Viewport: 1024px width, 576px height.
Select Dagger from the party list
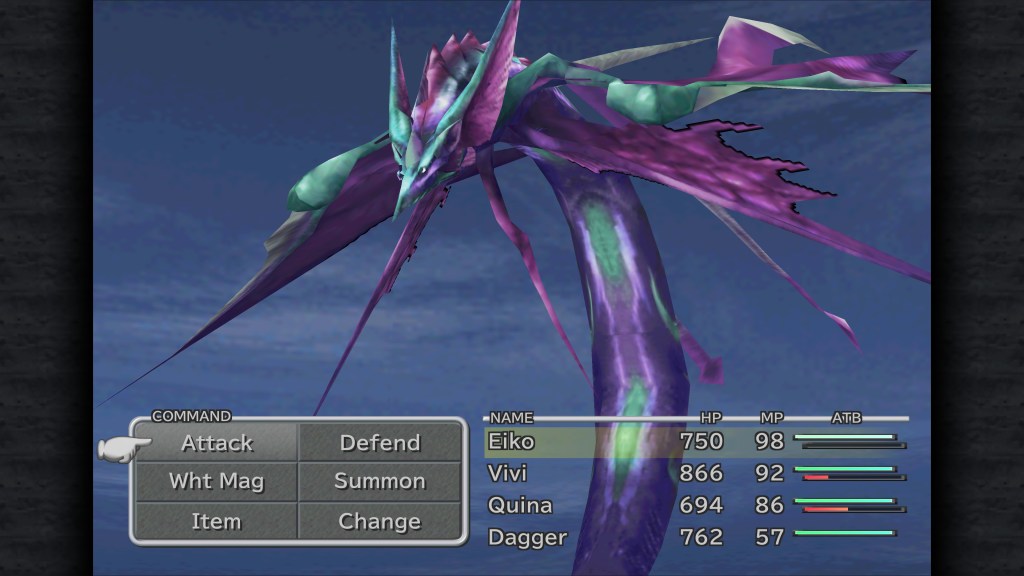527,537
